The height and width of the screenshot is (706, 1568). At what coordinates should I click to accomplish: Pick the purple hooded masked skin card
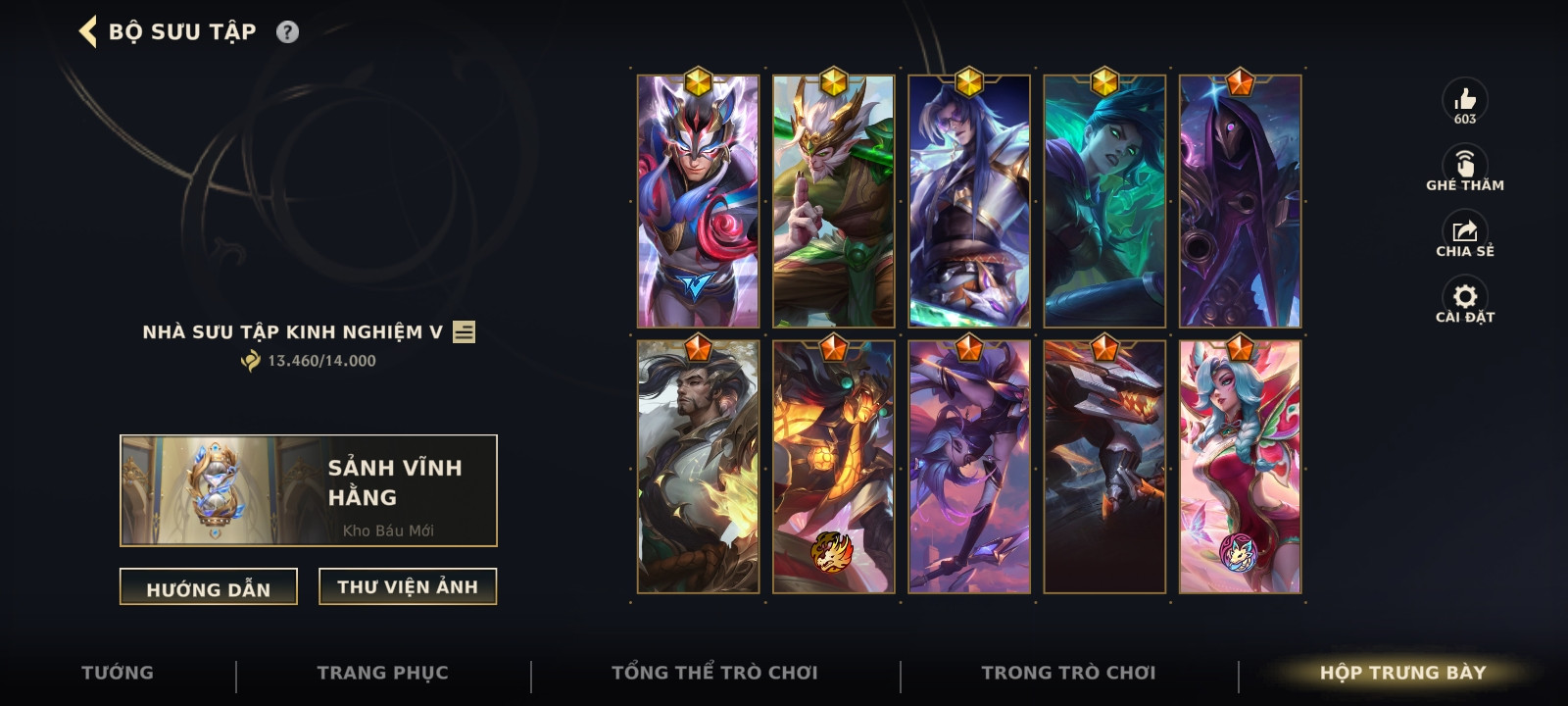[x=1240, y=202]
